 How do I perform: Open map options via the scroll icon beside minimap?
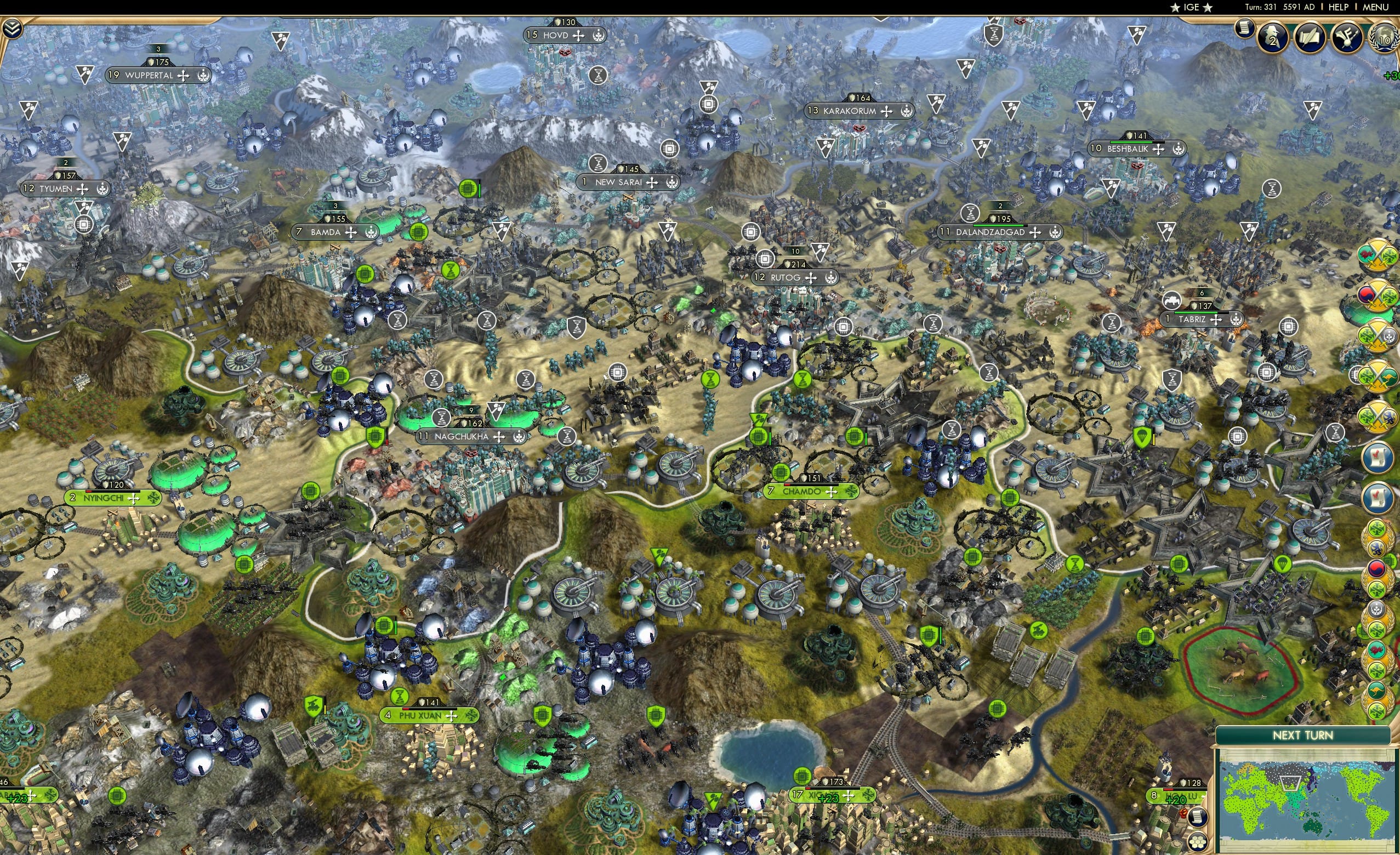(1199, 818)
